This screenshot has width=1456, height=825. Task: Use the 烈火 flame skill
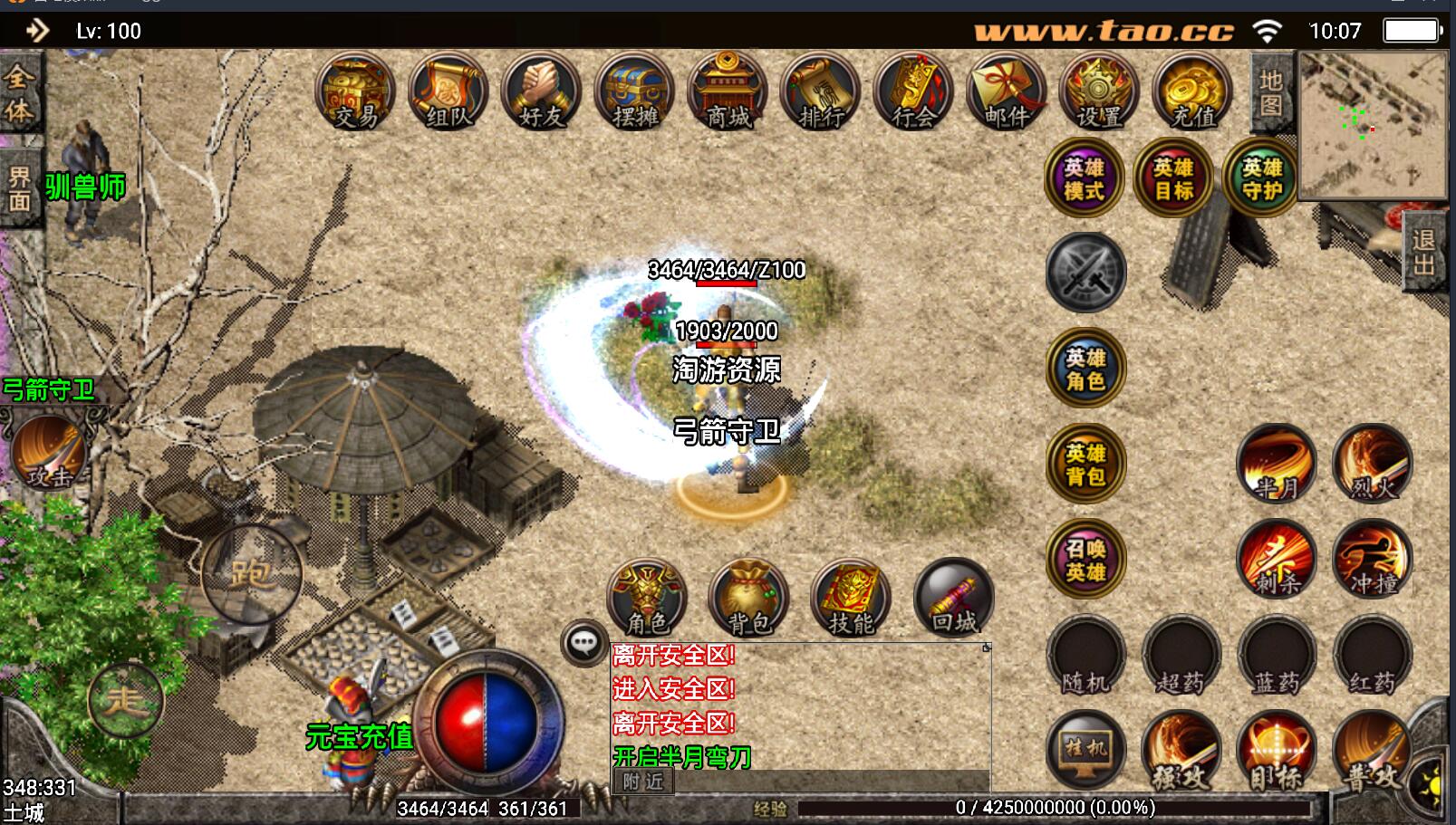(1372, 464)
